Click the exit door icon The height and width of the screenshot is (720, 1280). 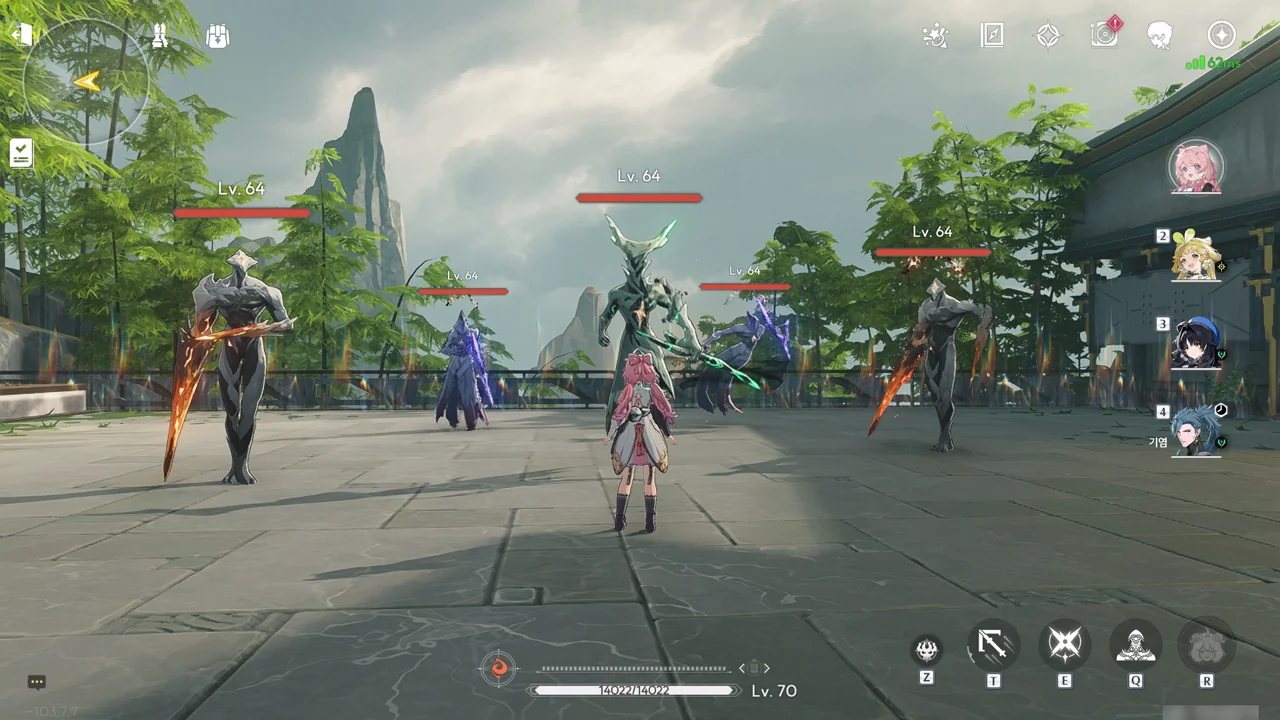(21, 35)
